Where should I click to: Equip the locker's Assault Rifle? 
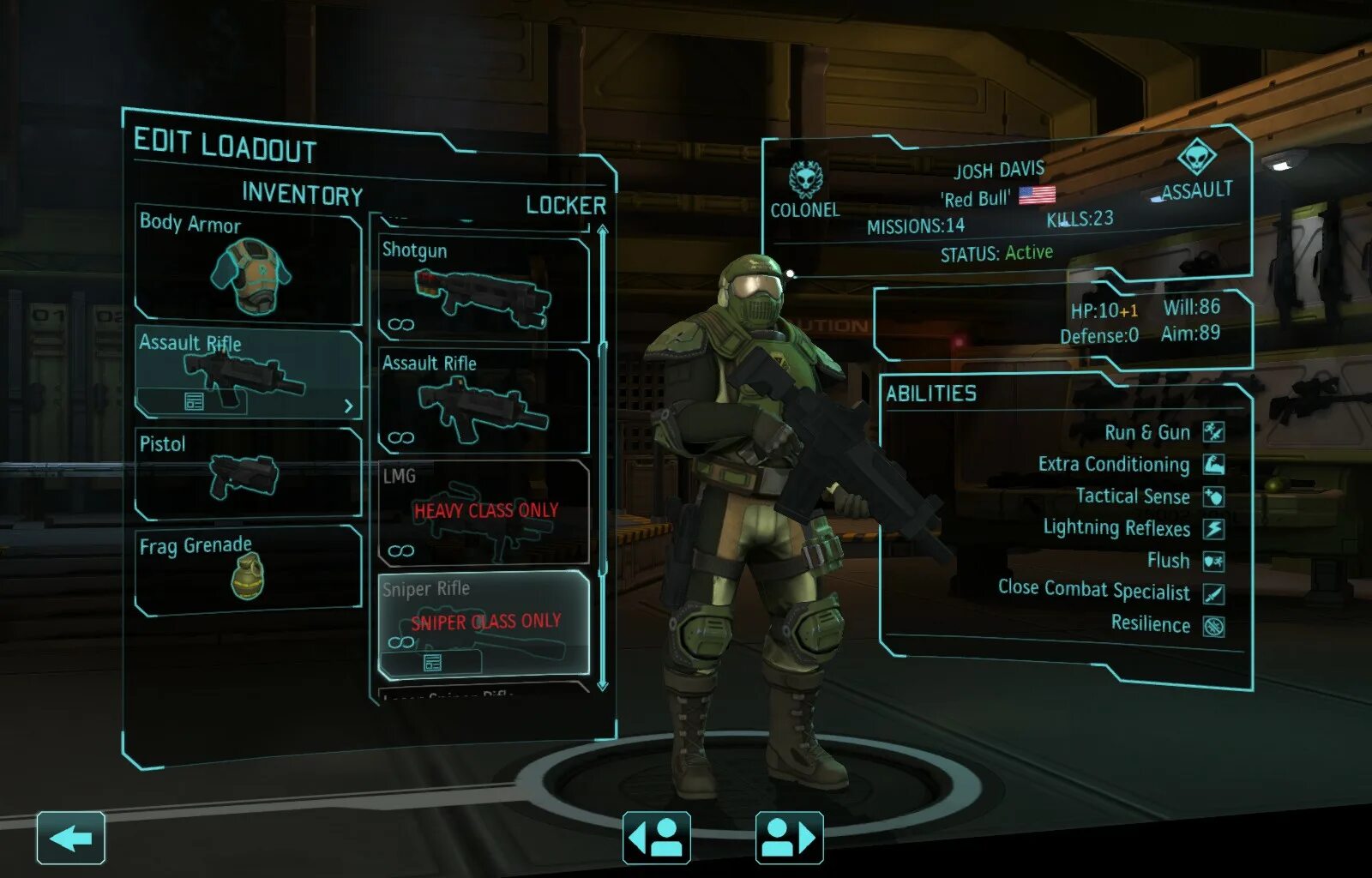(484, 400)
